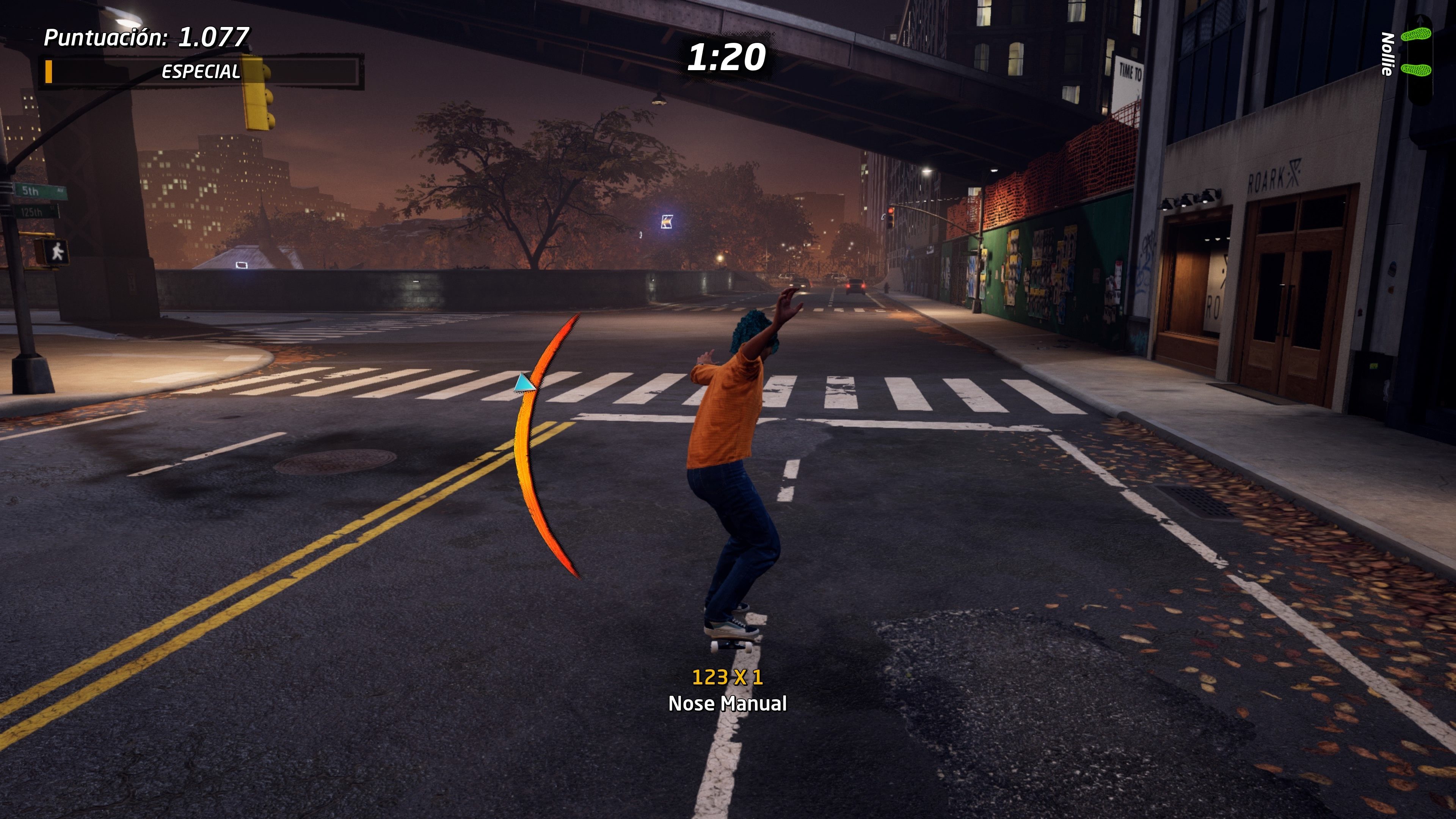Click the lower green shoe print on the board diagram
1456x819 pixels.
[x=1416, y=71]
